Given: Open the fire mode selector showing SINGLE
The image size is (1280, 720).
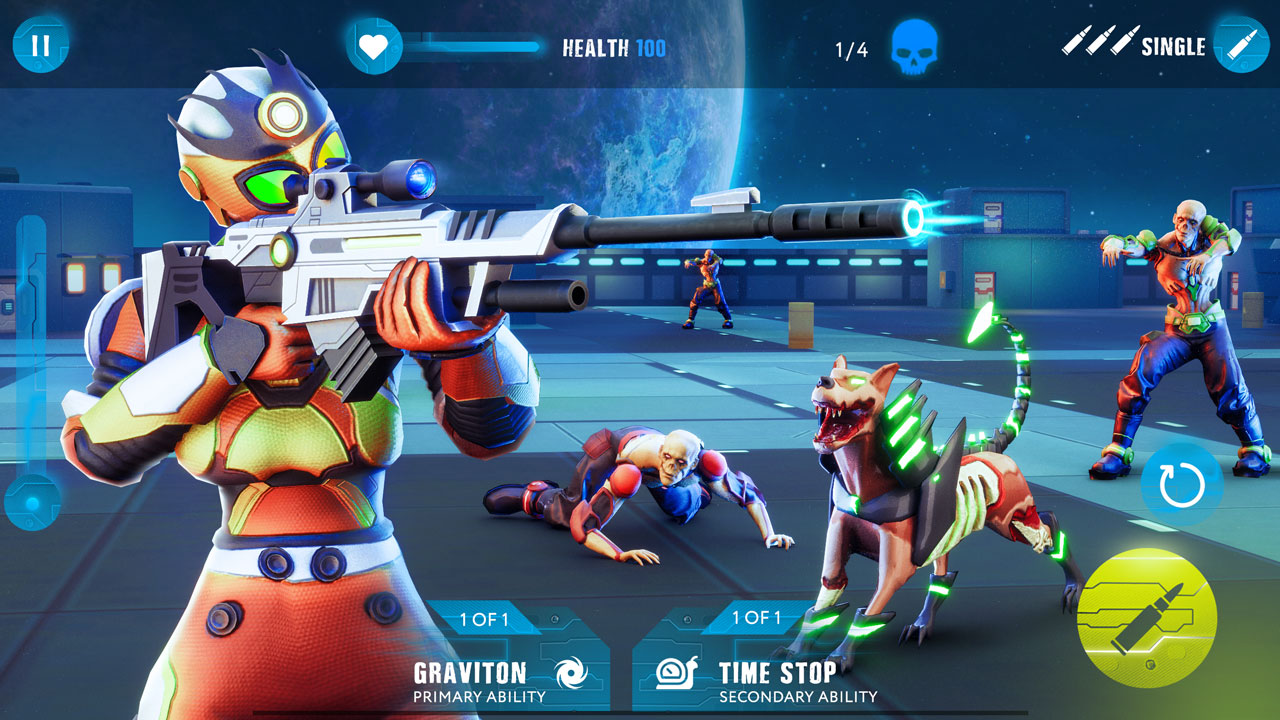Looking at the screenshot, I should pos(1174,45).
